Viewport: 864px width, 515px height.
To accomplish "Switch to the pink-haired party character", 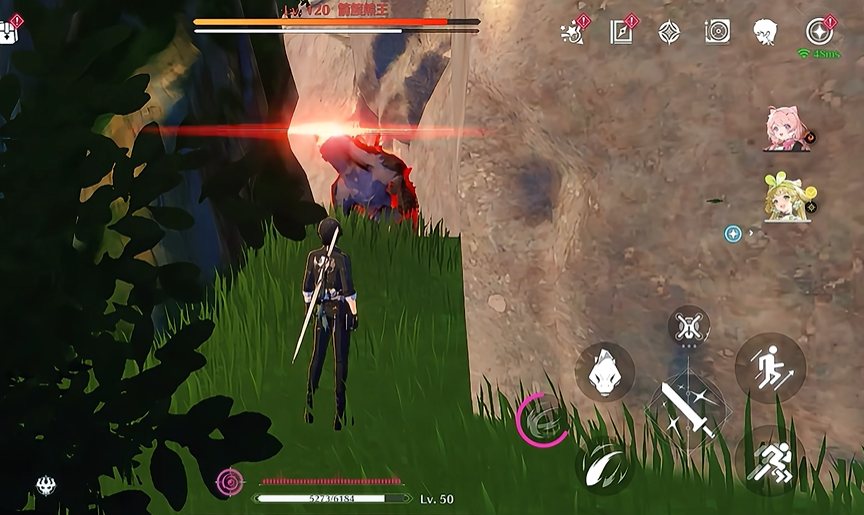I will pyautogui.click(x=787, y=128).
